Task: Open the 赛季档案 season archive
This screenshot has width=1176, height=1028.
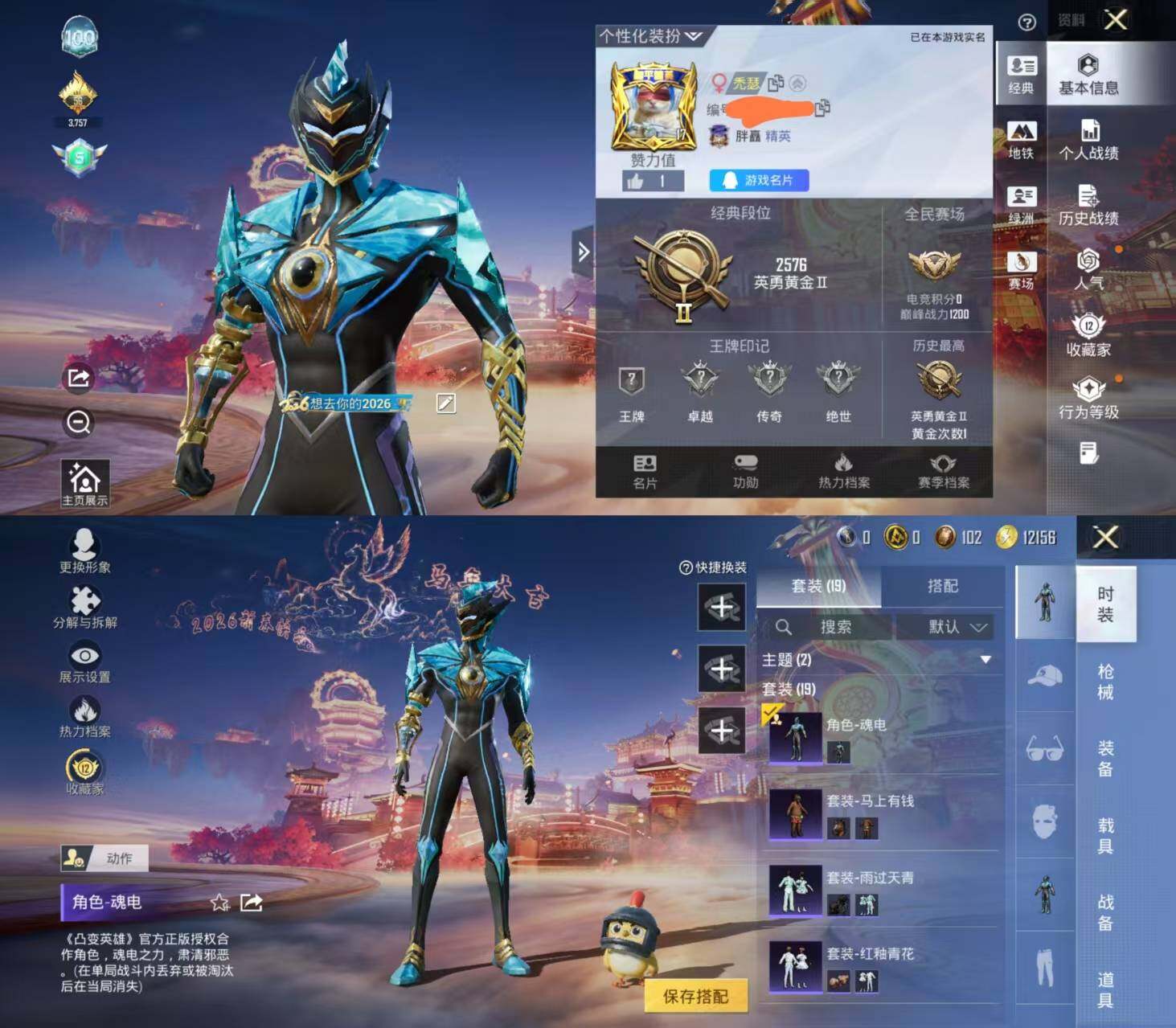Action: click(943, 472)
